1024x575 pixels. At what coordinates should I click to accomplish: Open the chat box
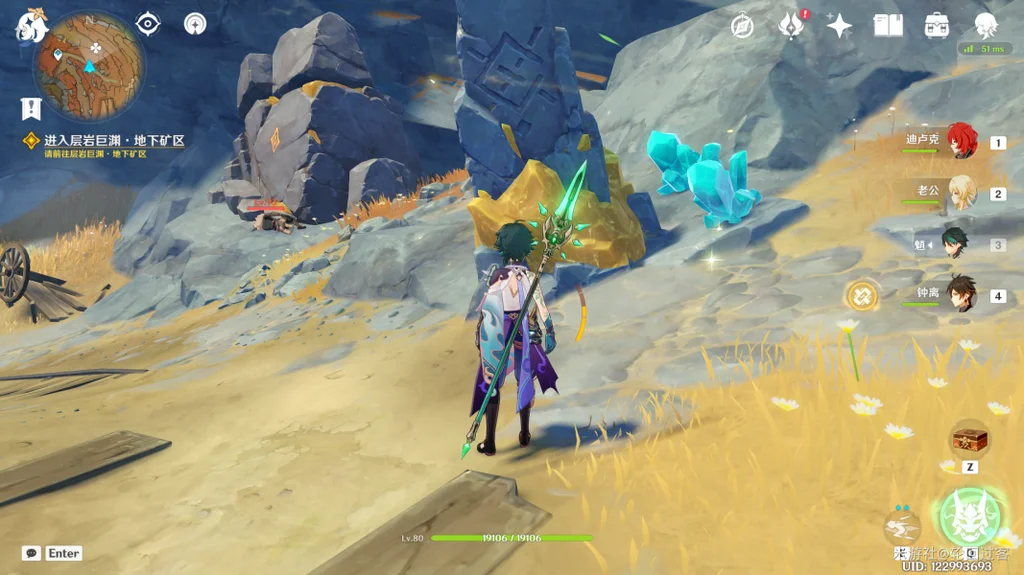32,553
